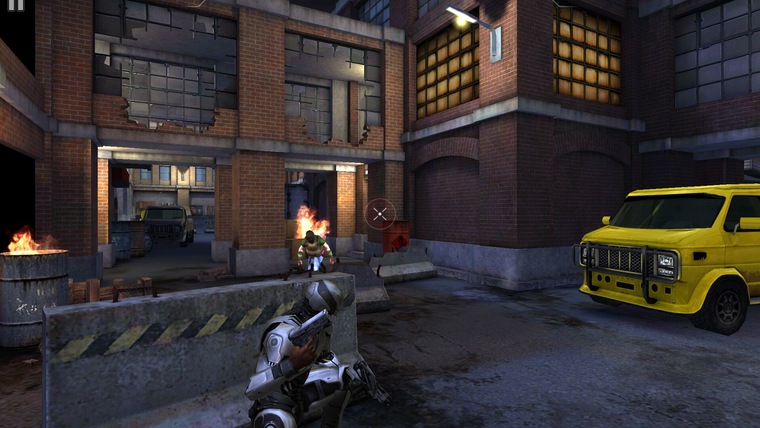Pause the game with the pause icon
This screenshot has width=760, height=428.
[x=14, y=5]
